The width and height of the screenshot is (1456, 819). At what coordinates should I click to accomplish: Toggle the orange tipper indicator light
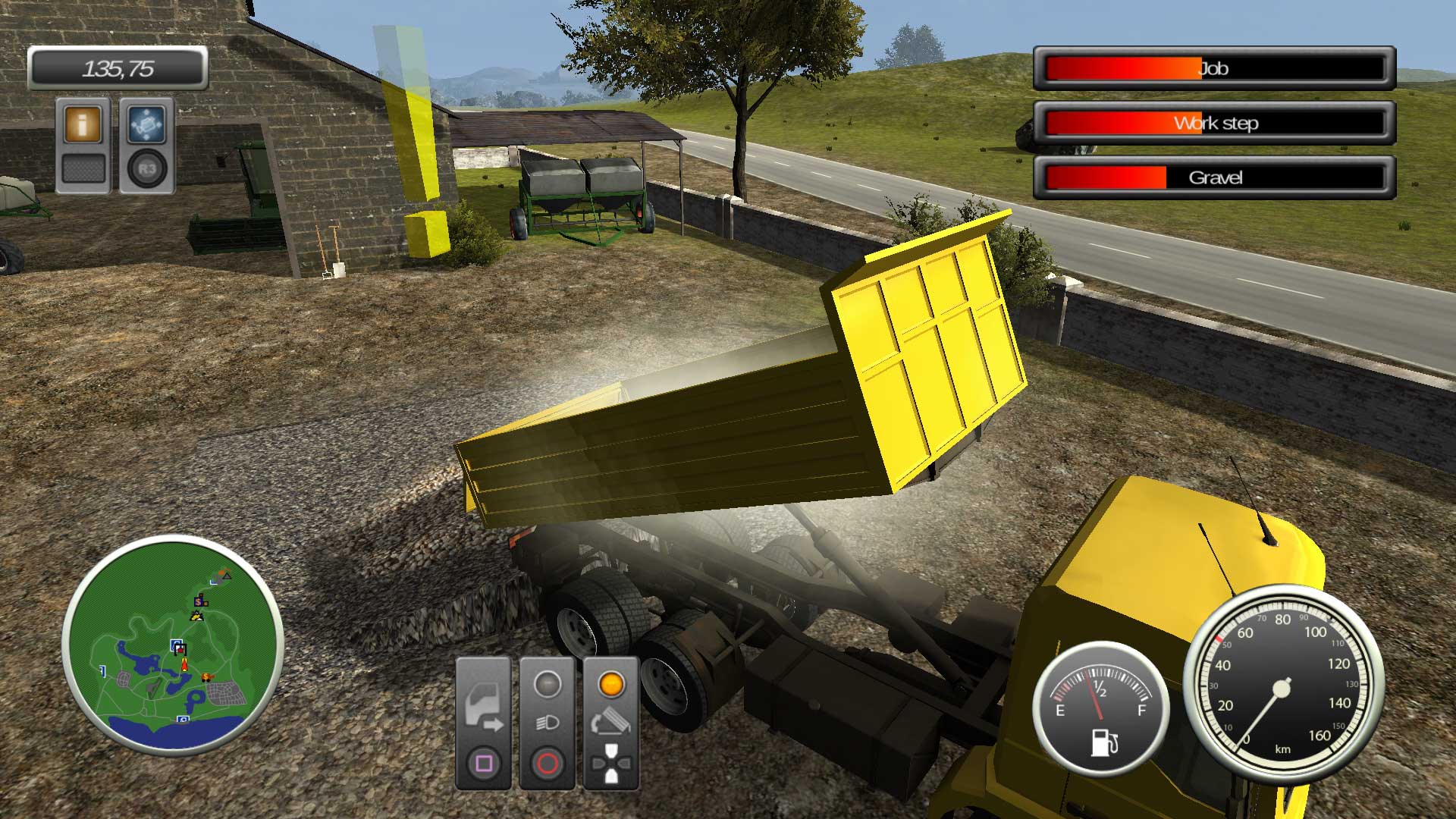point(611,685)
